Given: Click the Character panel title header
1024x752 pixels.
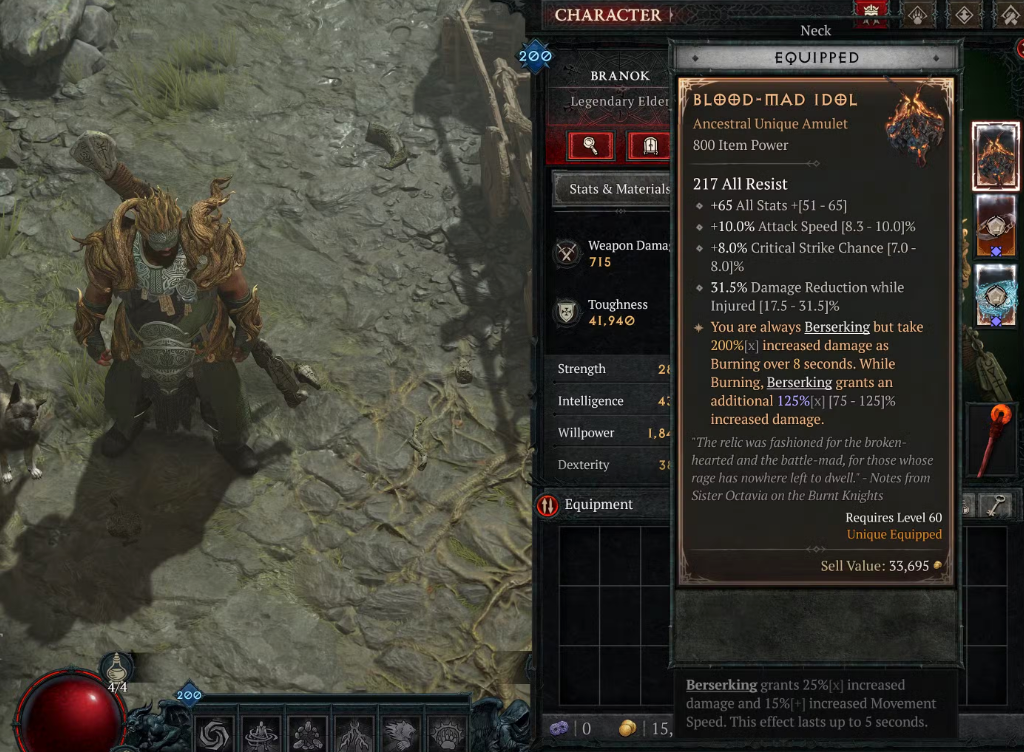Looking at the screenshot, I should point(608,15).
